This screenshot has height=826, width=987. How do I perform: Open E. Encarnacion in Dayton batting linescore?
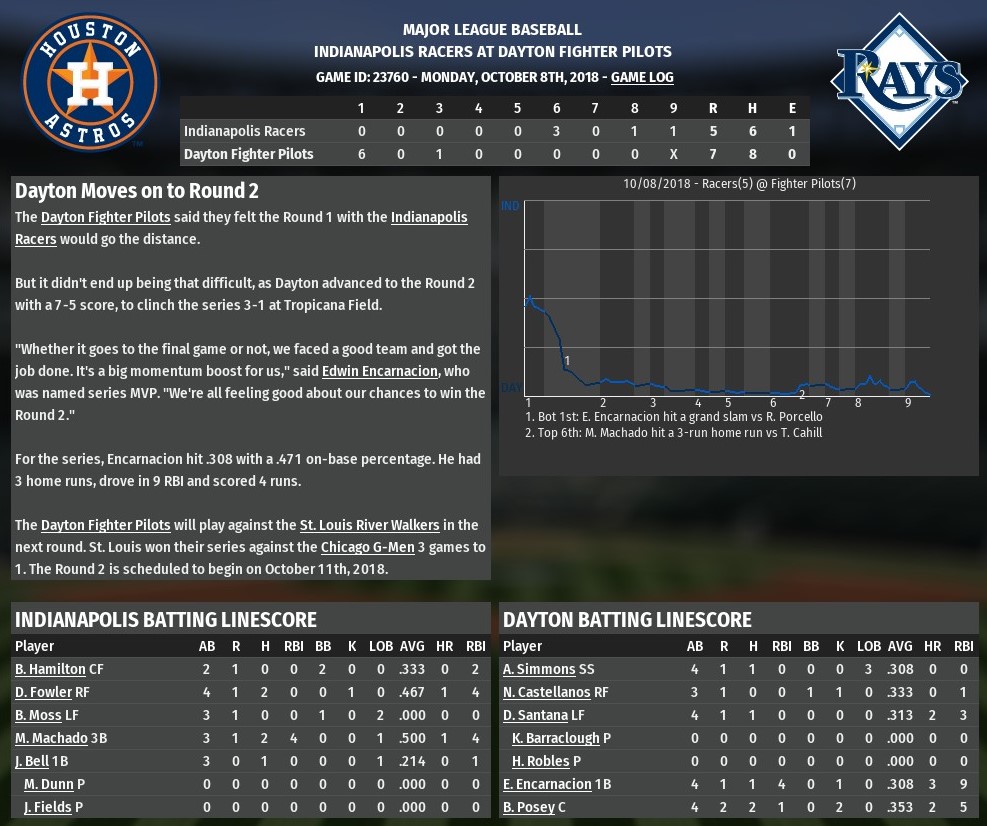point(547,784)
